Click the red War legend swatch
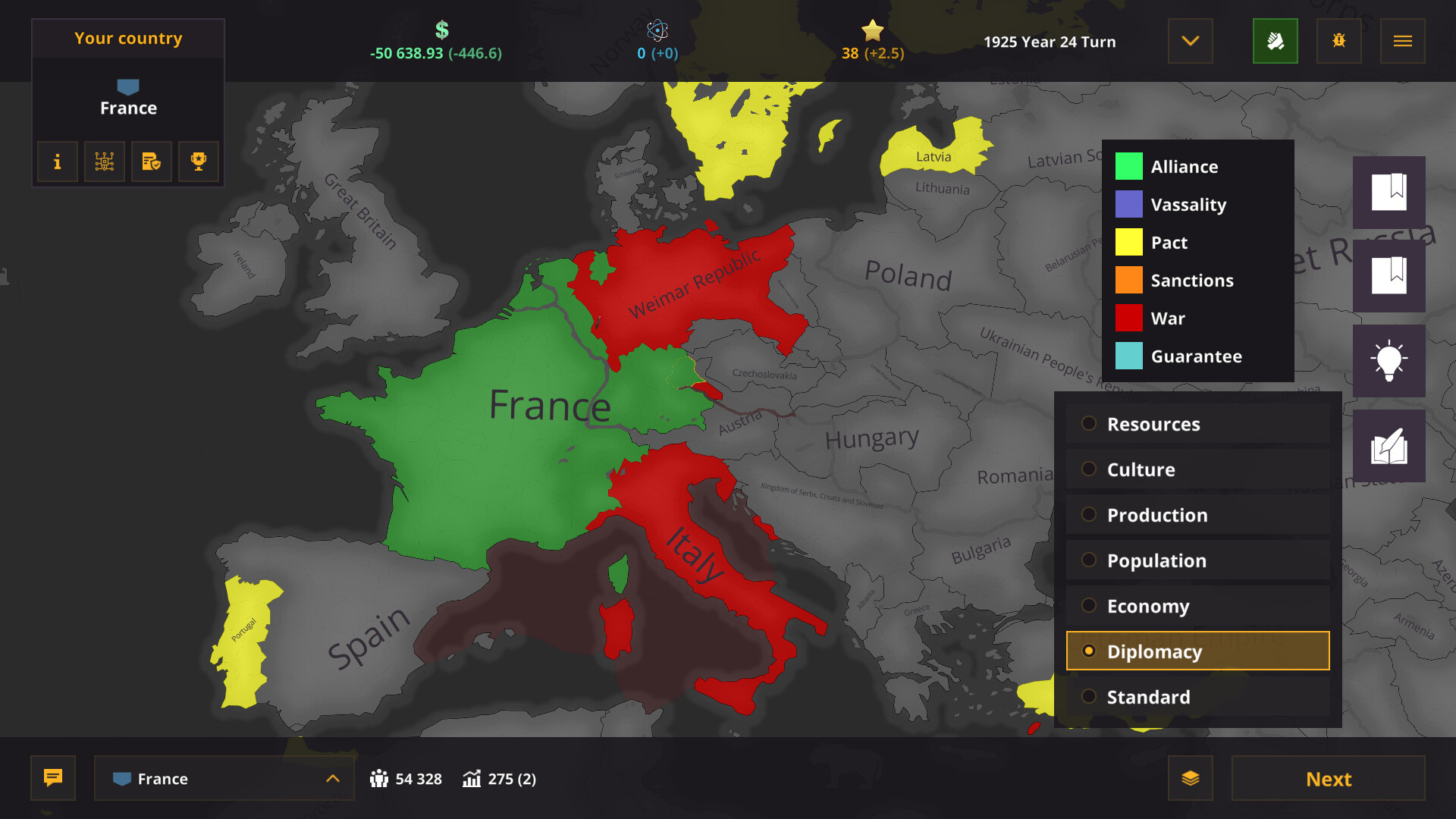This screenshot has height=819, width=1456. click(x=1128, y=318)
